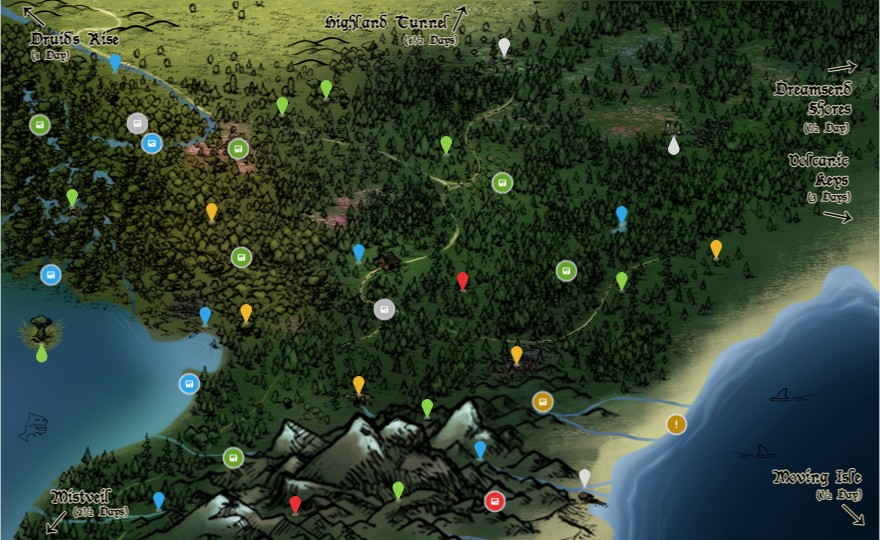Click the orange exclamation mark marker
Image resolution: width=880 pixels, height=540 pixels.
677,425
